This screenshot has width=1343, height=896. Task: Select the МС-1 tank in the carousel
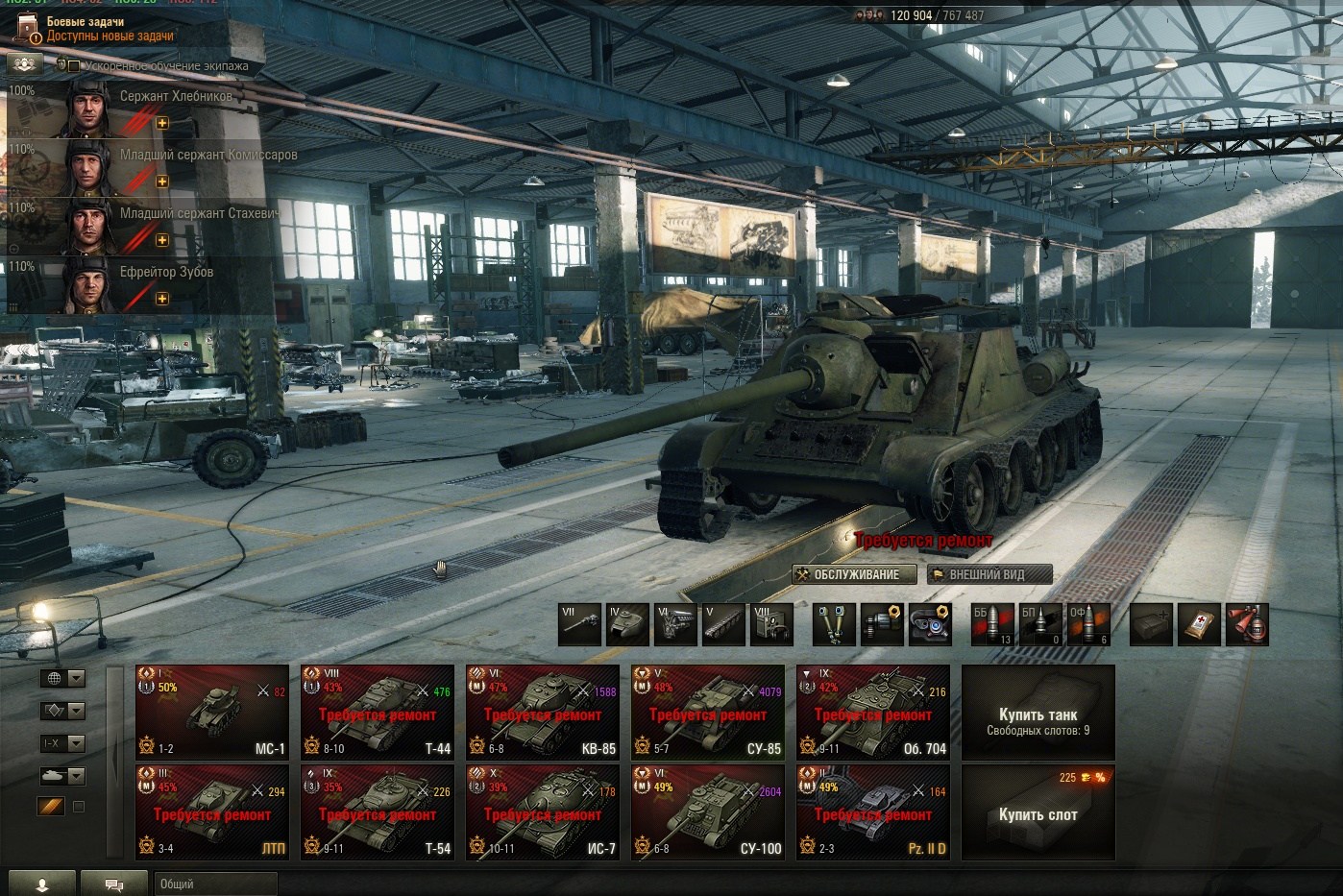[211, 713]
